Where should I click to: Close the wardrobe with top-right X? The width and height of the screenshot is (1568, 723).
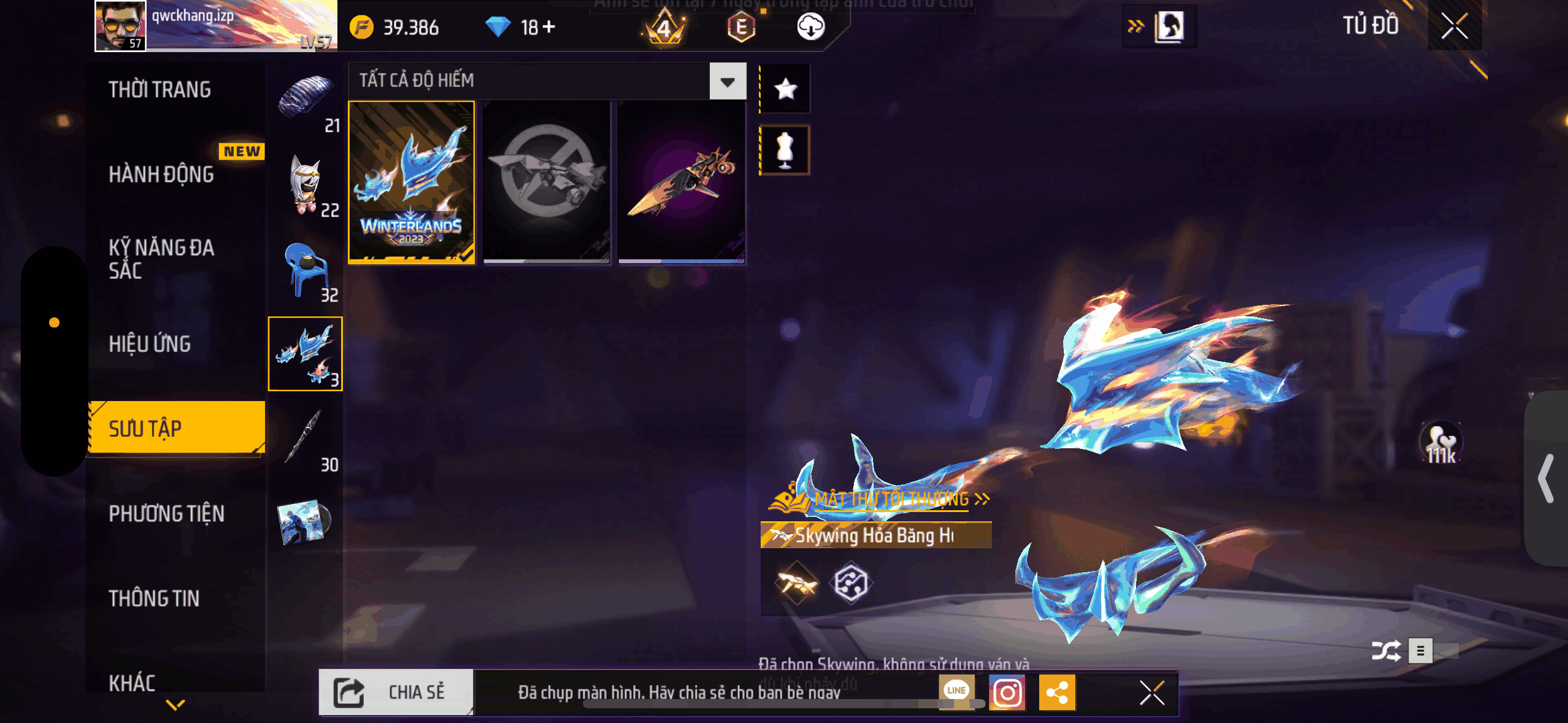[x=1454, y=26]
